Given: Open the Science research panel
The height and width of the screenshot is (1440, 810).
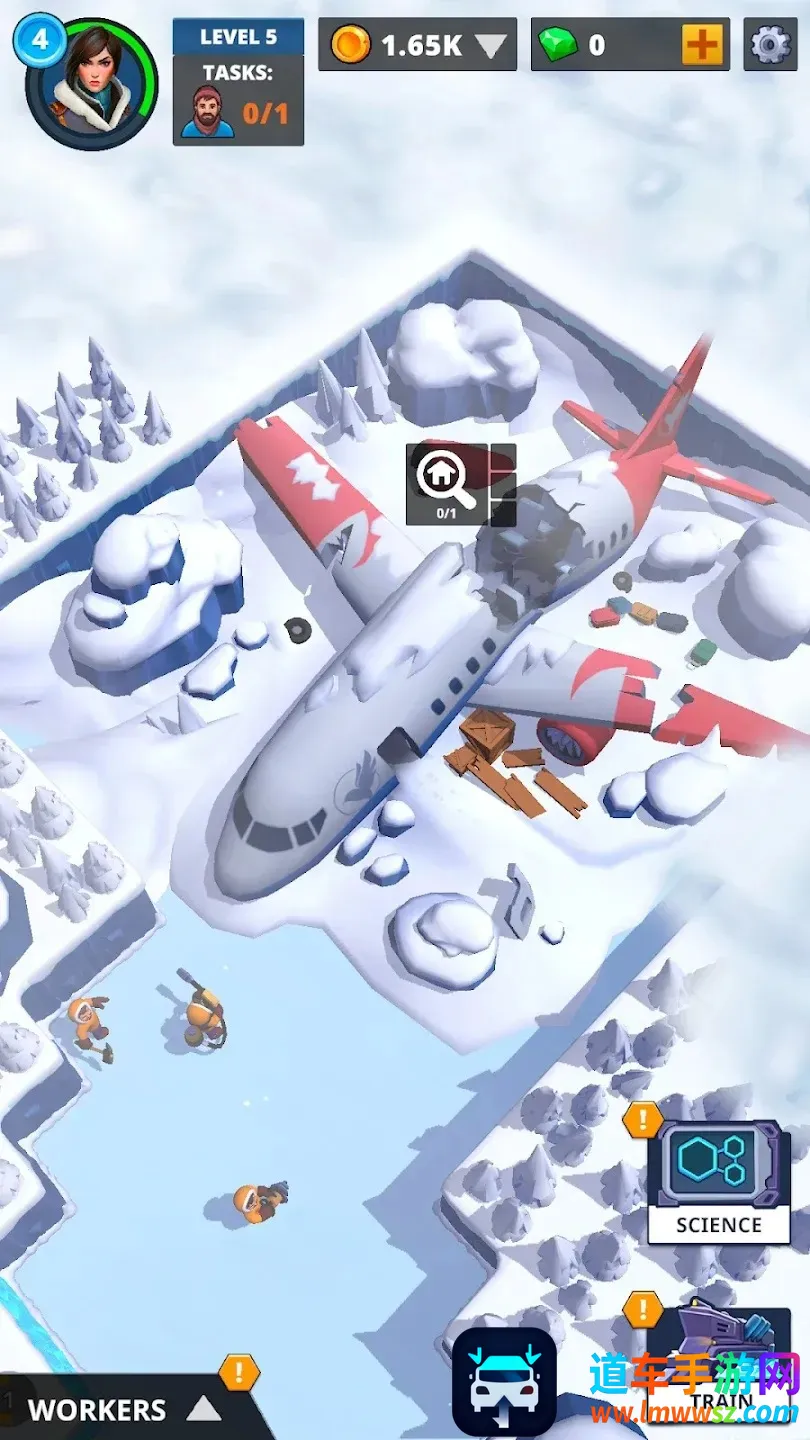Looking at the screenshot, I should click(718, 1181).
